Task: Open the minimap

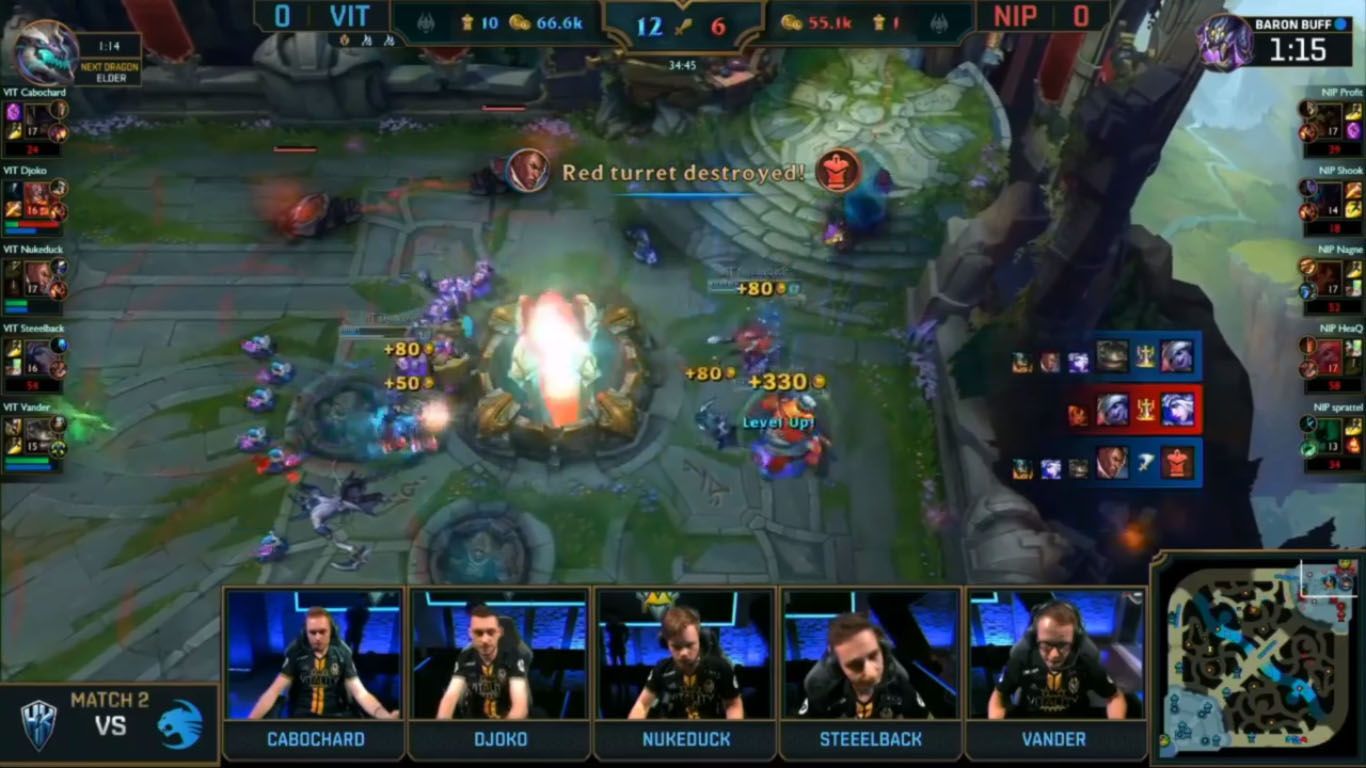Action: (1256, 659)
